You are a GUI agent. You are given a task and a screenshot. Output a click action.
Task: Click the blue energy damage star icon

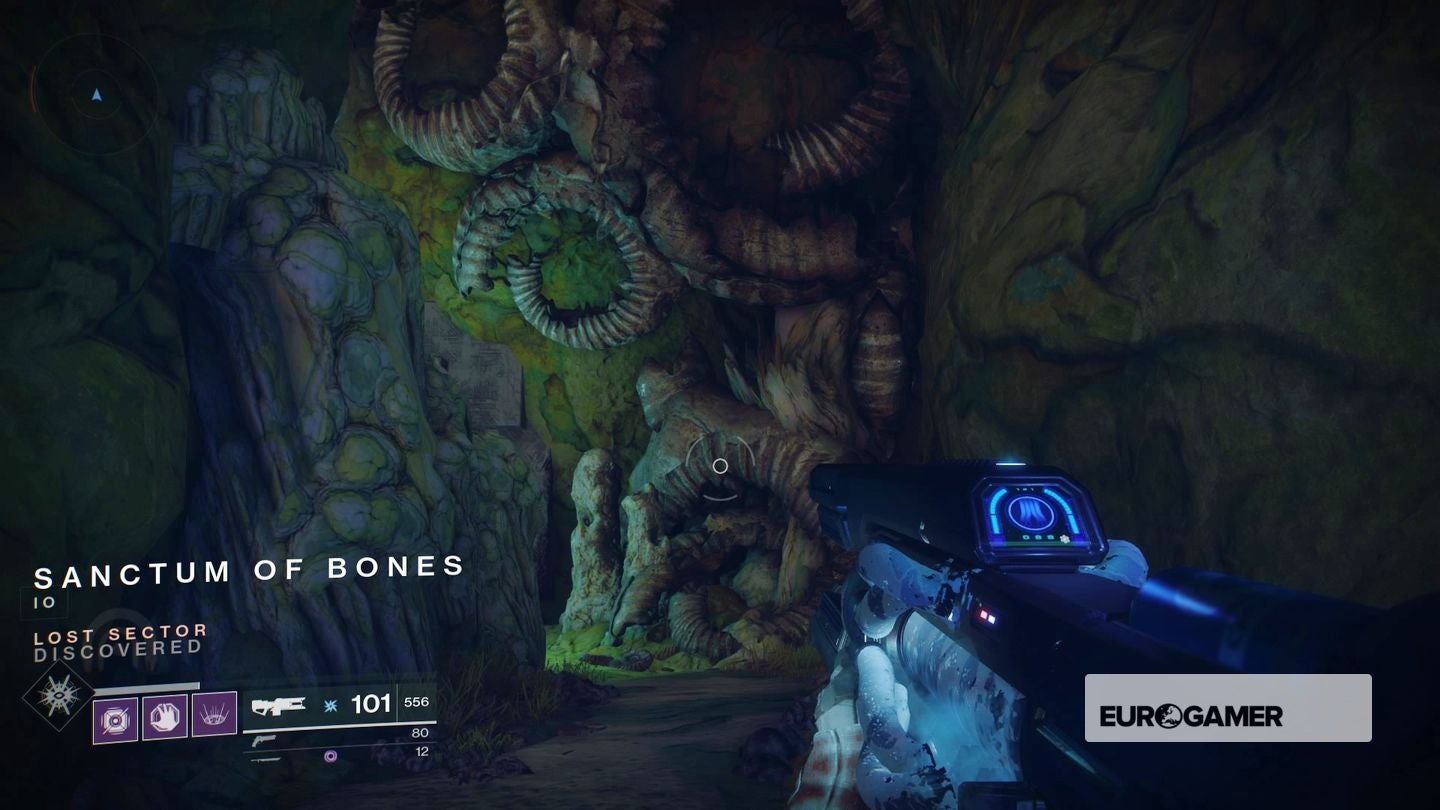coord(329,704)
